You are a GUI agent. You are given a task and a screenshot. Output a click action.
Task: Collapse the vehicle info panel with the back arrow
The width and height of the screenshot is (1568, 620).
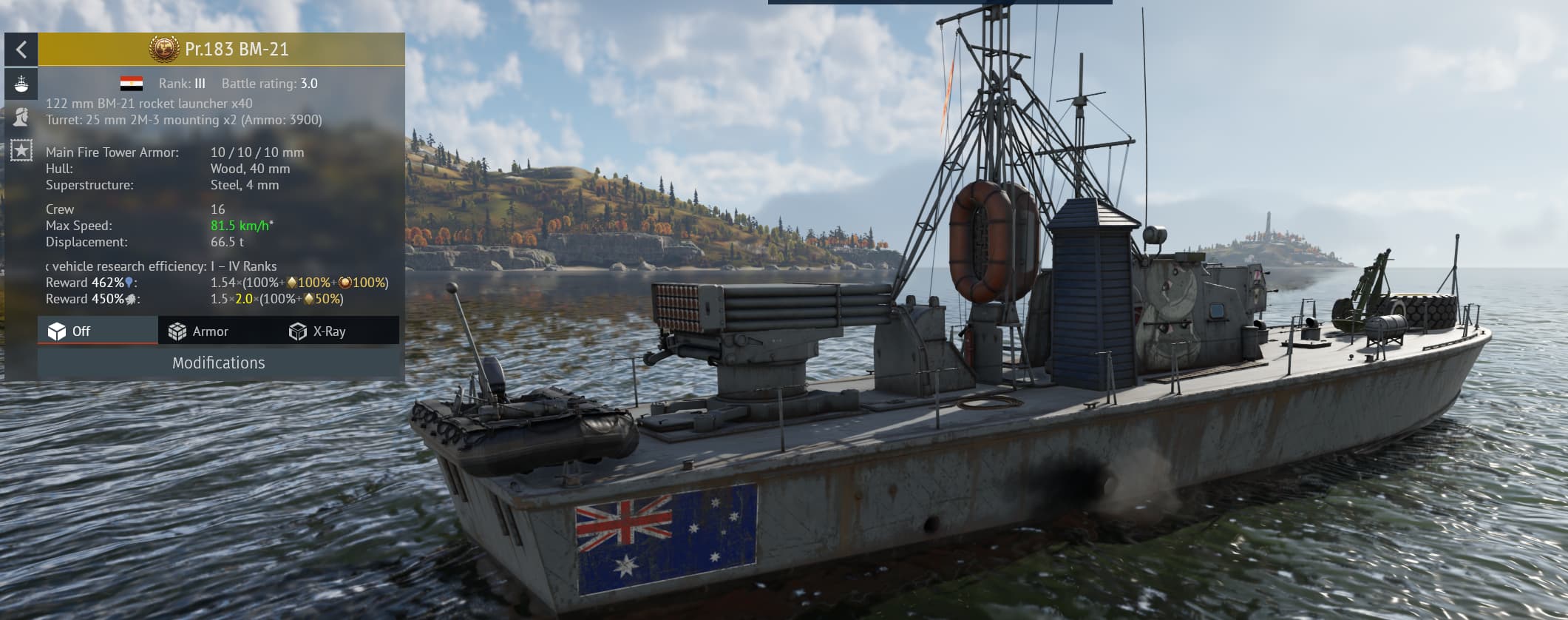(21, 50)
